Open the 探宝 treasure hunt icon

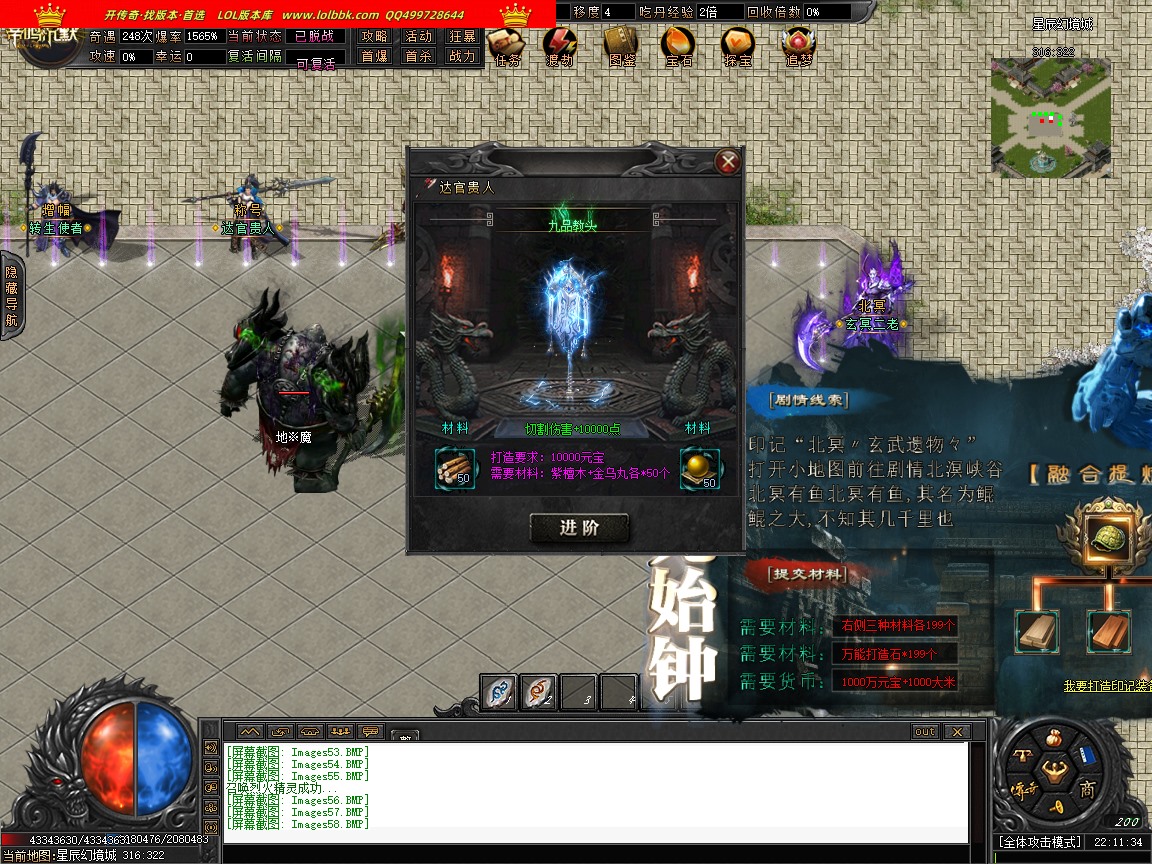738,44
